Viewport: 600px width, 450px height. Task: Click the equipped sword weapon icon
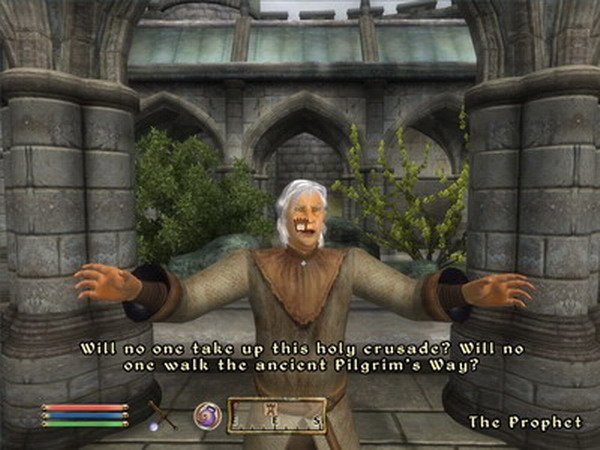pos(162,413)
